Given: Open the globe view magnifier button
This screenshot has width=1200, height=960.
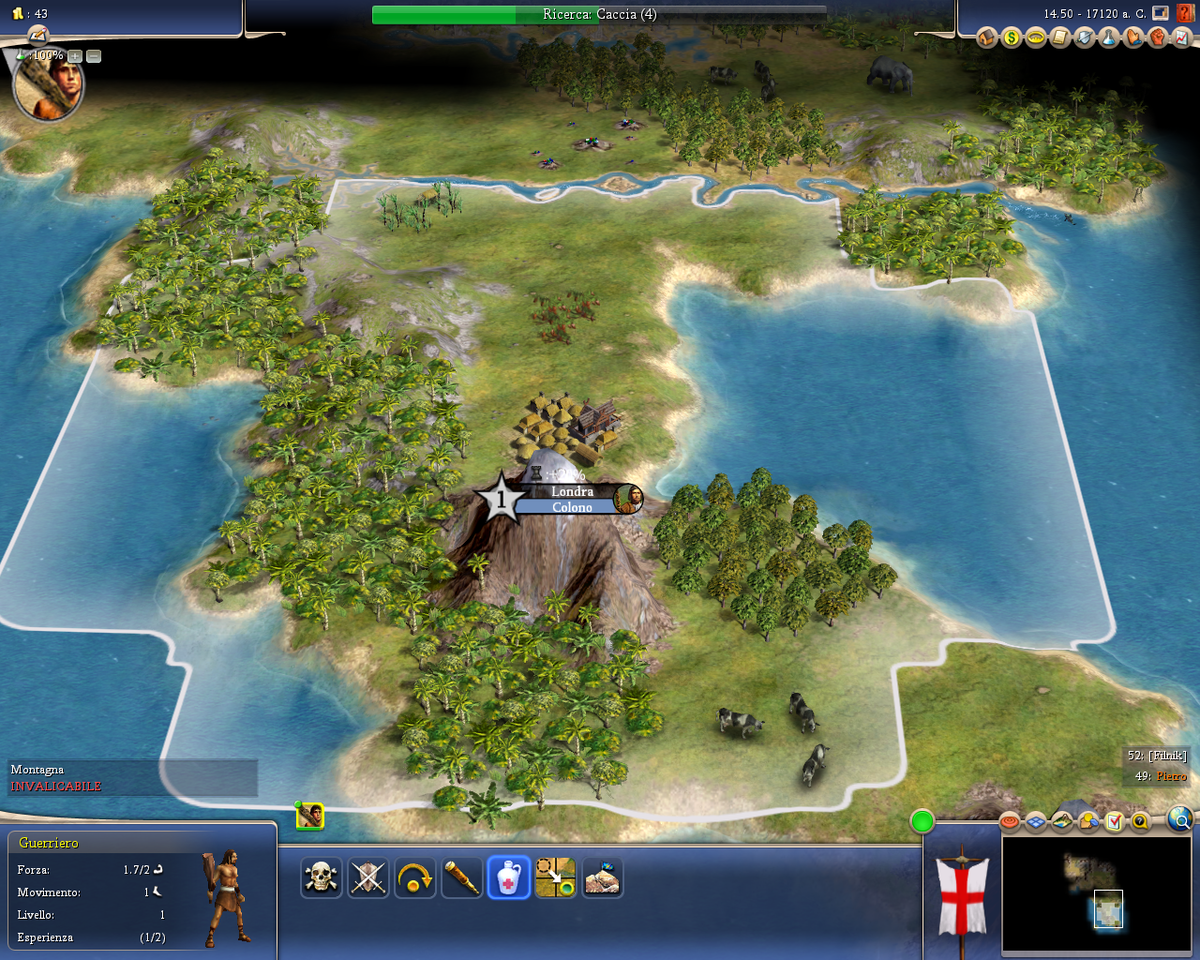Looking at the screenshot, I should [1180, 821].
